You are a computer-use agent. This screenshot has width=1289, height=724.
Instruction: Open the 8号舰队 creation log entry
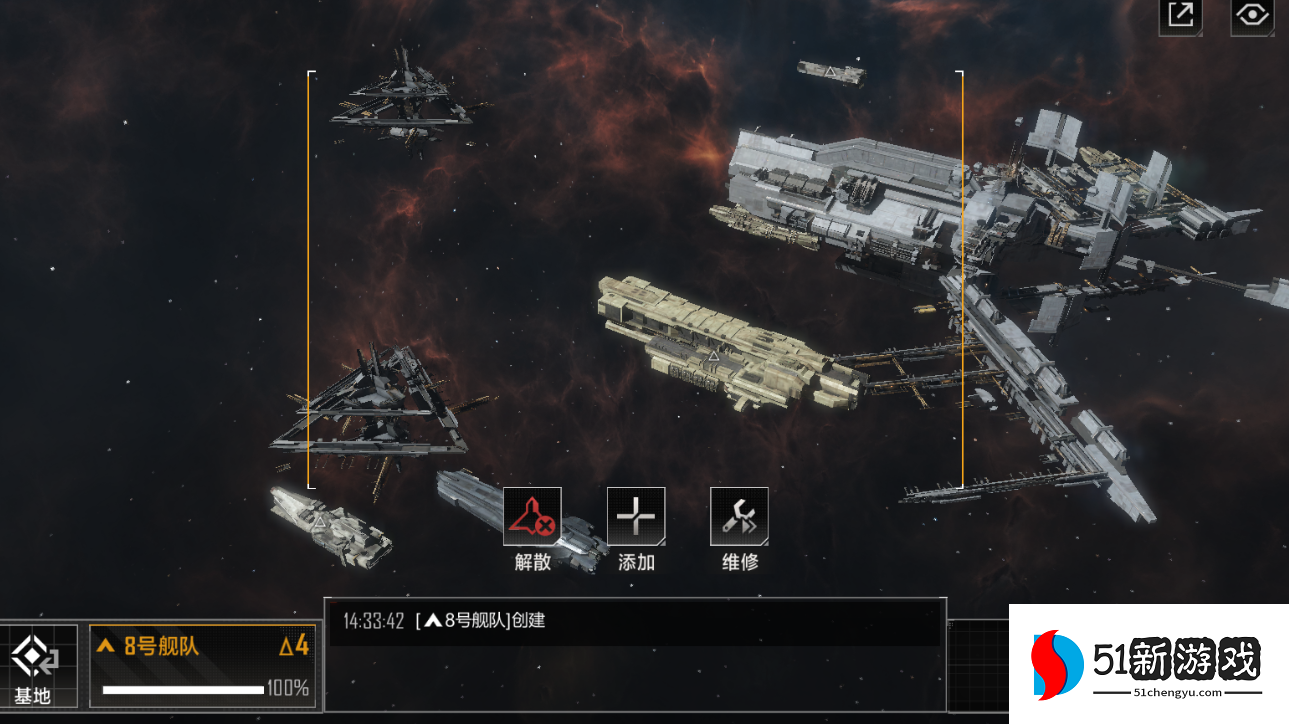point(636,621)
